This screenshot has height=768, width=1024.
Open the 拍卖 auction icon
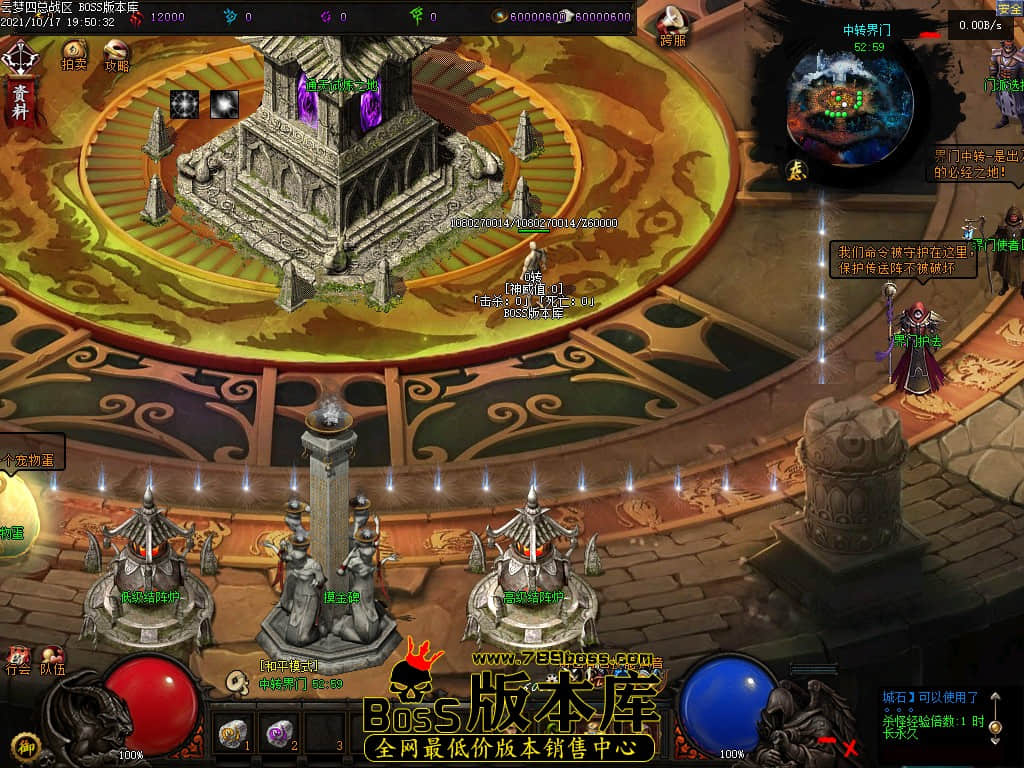pyautogui.click(x=74, y=54)
